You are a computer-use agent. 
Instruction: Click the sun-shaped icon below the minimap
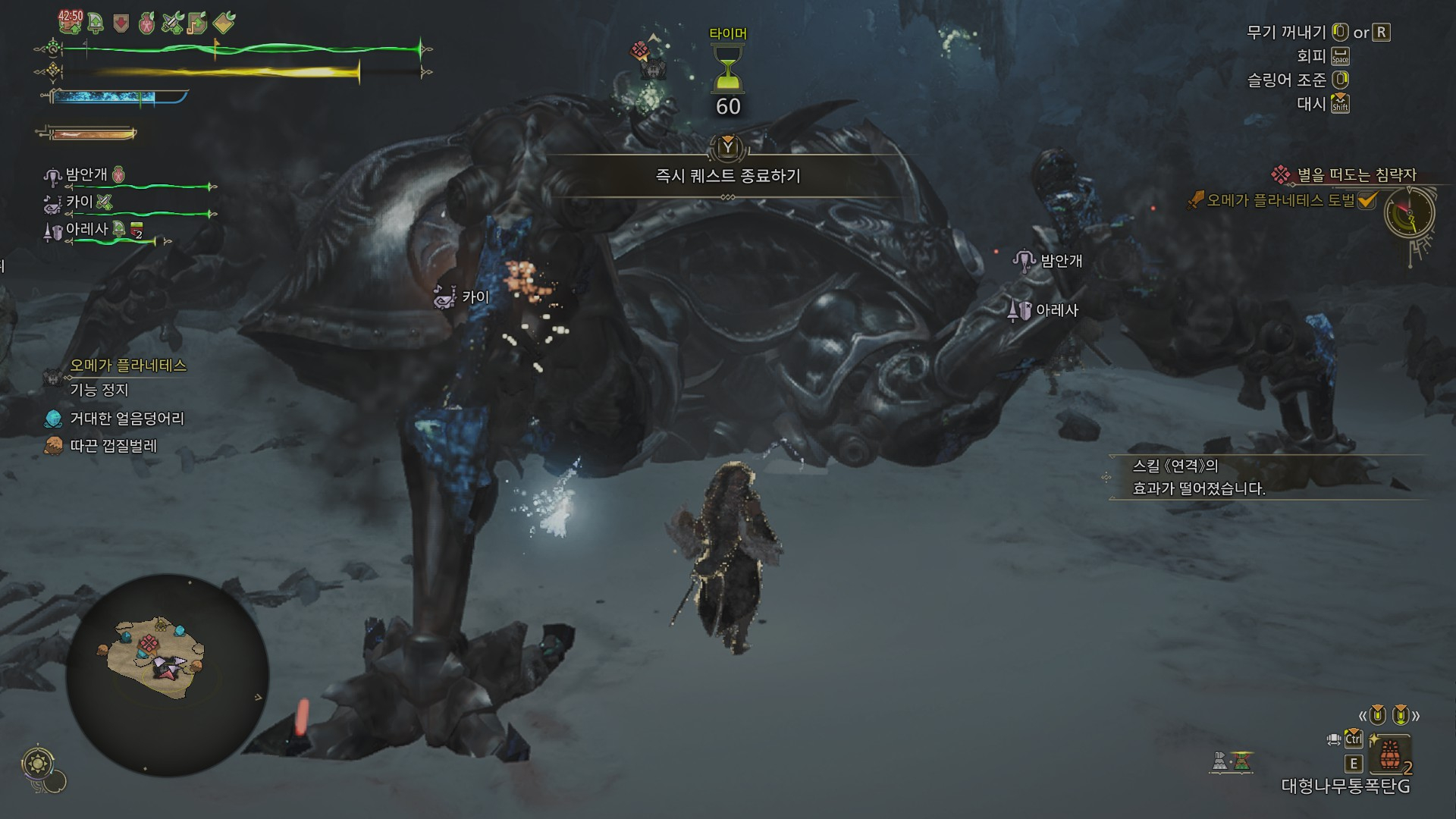coord(38,763)
